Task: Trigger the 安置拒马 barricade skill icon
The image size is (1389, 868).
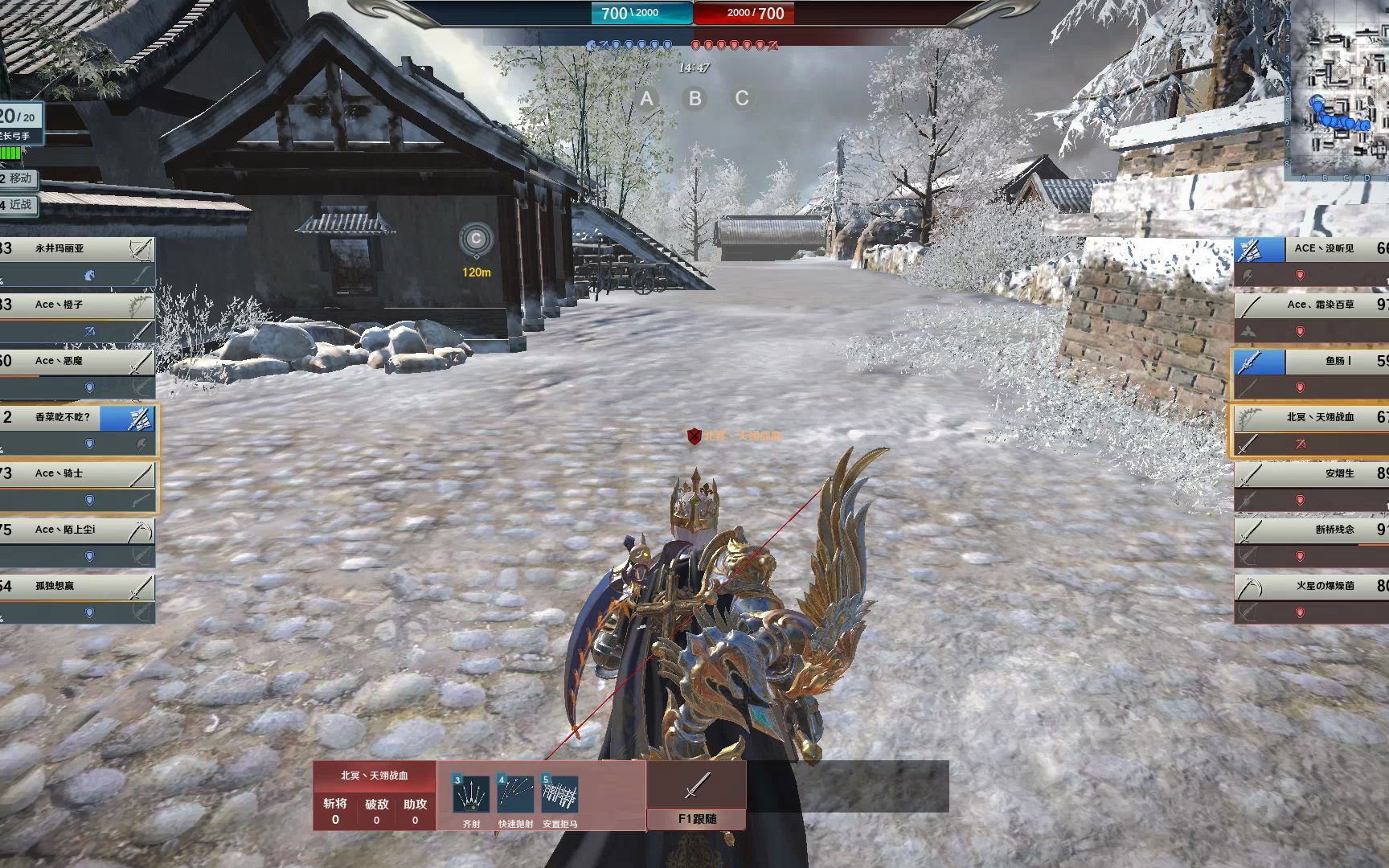Action: coord(560,795)
